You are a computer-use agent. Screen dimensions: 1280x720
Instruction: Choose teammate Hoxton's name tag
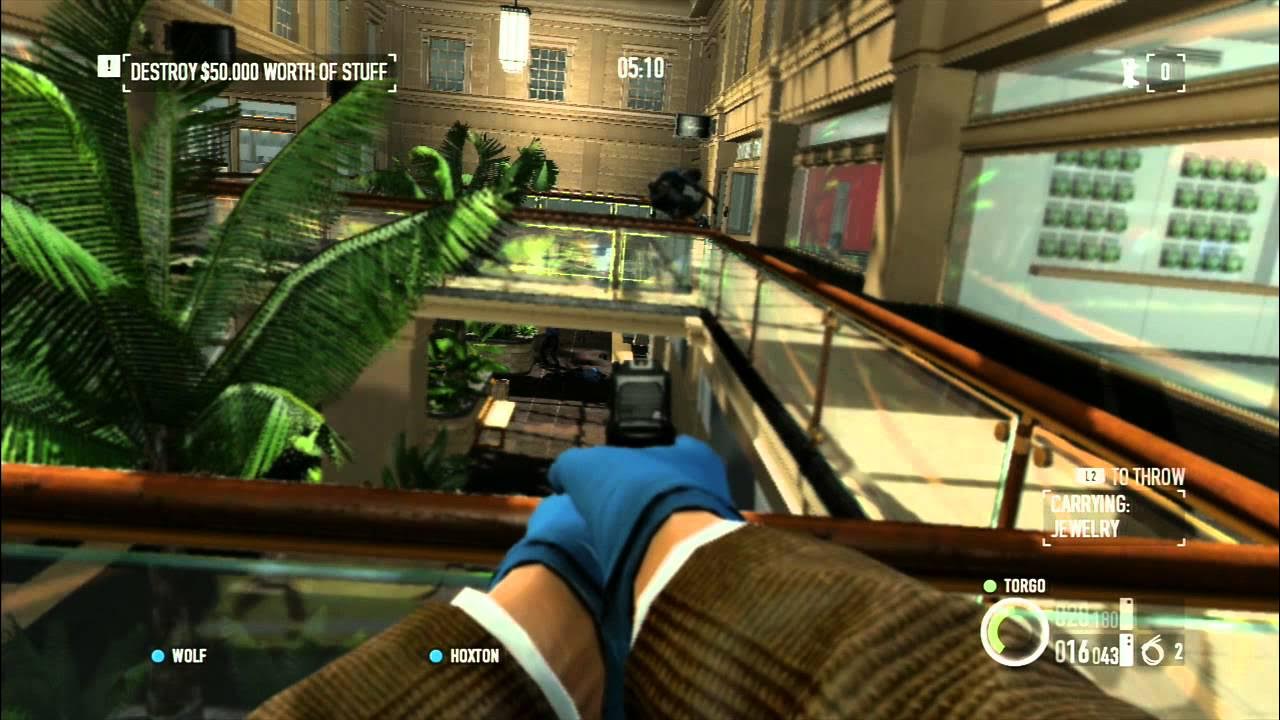[474, 656]
